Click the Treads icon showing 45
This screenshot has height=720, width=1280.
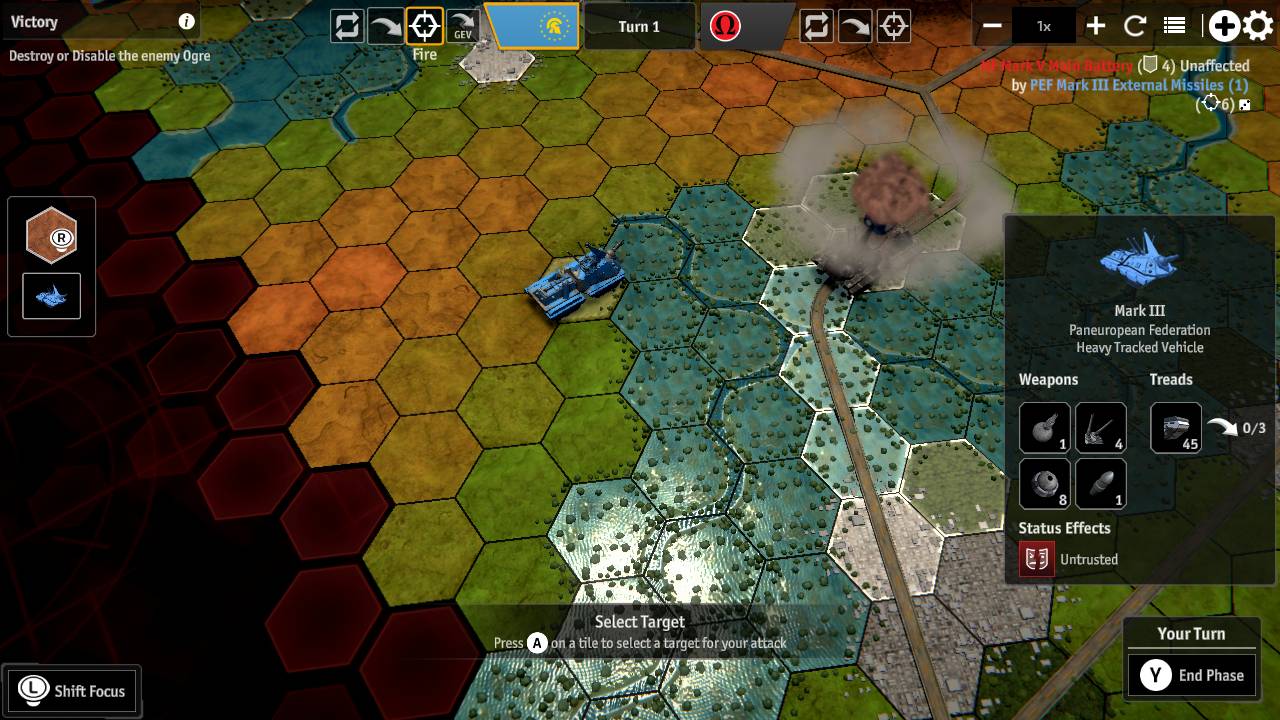1176,428
